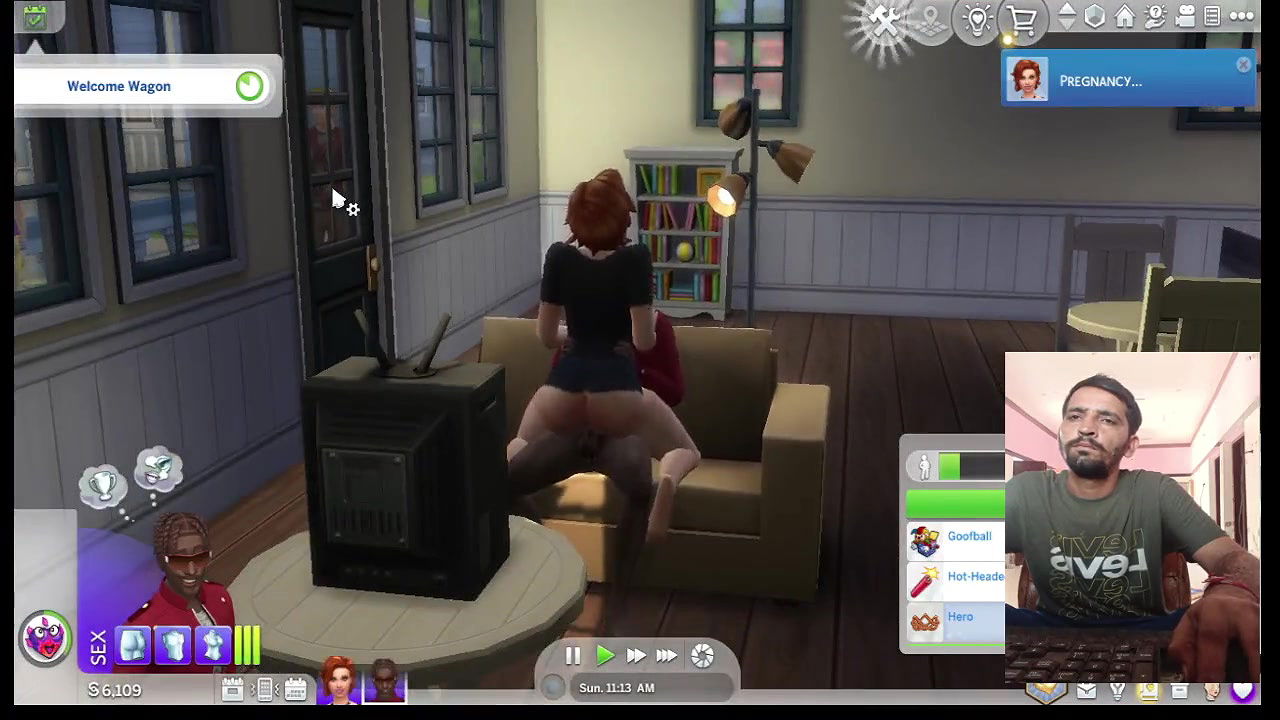This screenshot has height=720, width=1280.
Task: Open Build Mode with the hammer-and-wrench icon
Action: (x=885, y=18)
